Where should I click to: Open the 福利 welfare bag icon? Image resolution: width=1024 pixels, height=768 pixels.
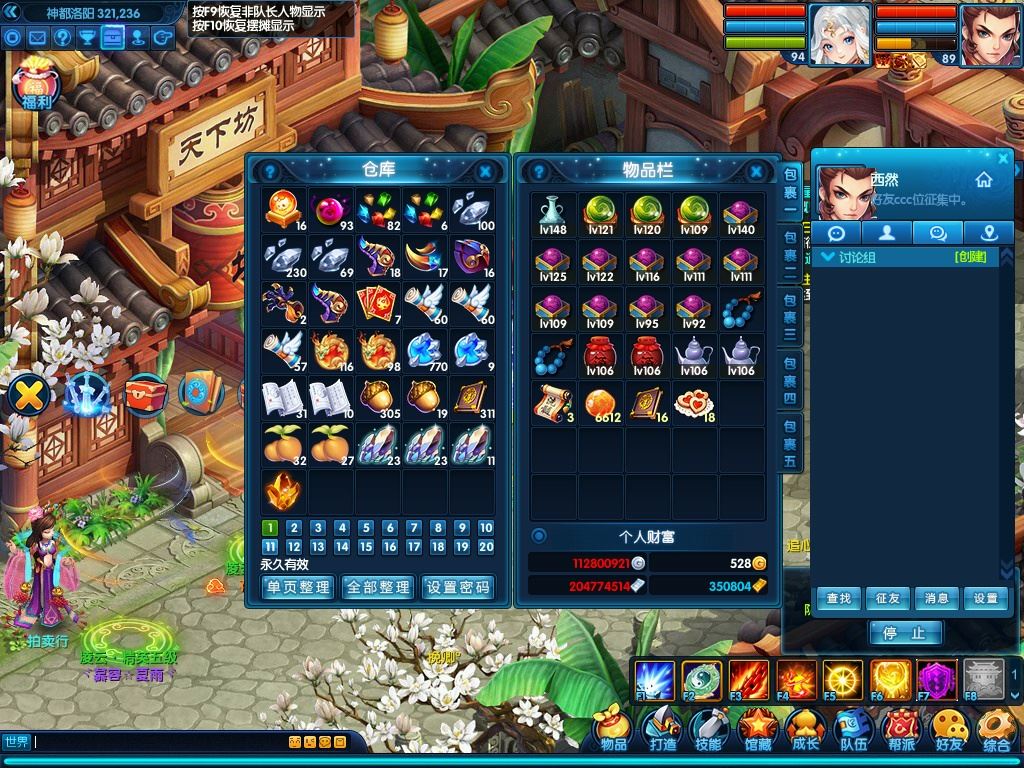[x=36, y=87]
